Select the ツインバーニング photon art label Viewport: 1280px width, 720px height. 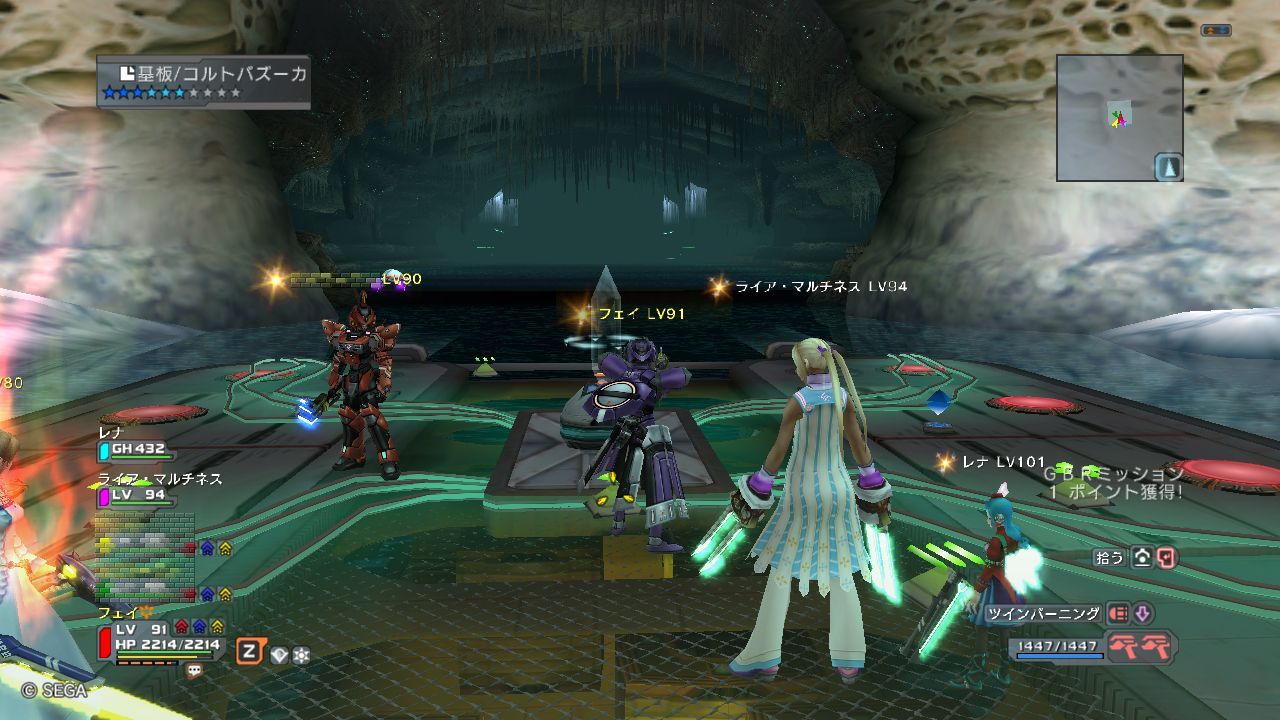[x=1044, y=614]
